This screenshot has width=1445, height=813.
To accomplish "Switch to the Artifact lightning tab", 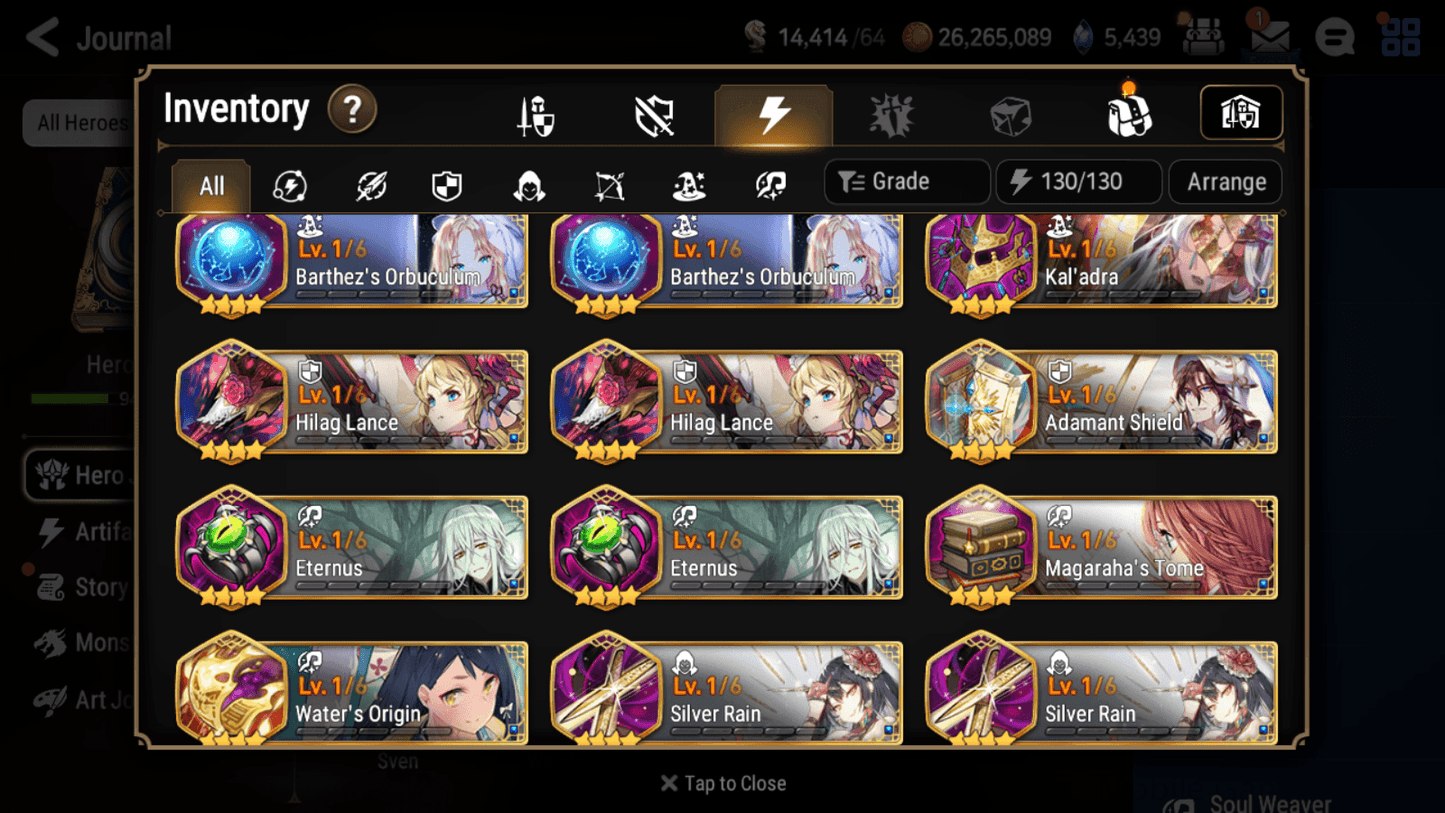I will 774,113.
